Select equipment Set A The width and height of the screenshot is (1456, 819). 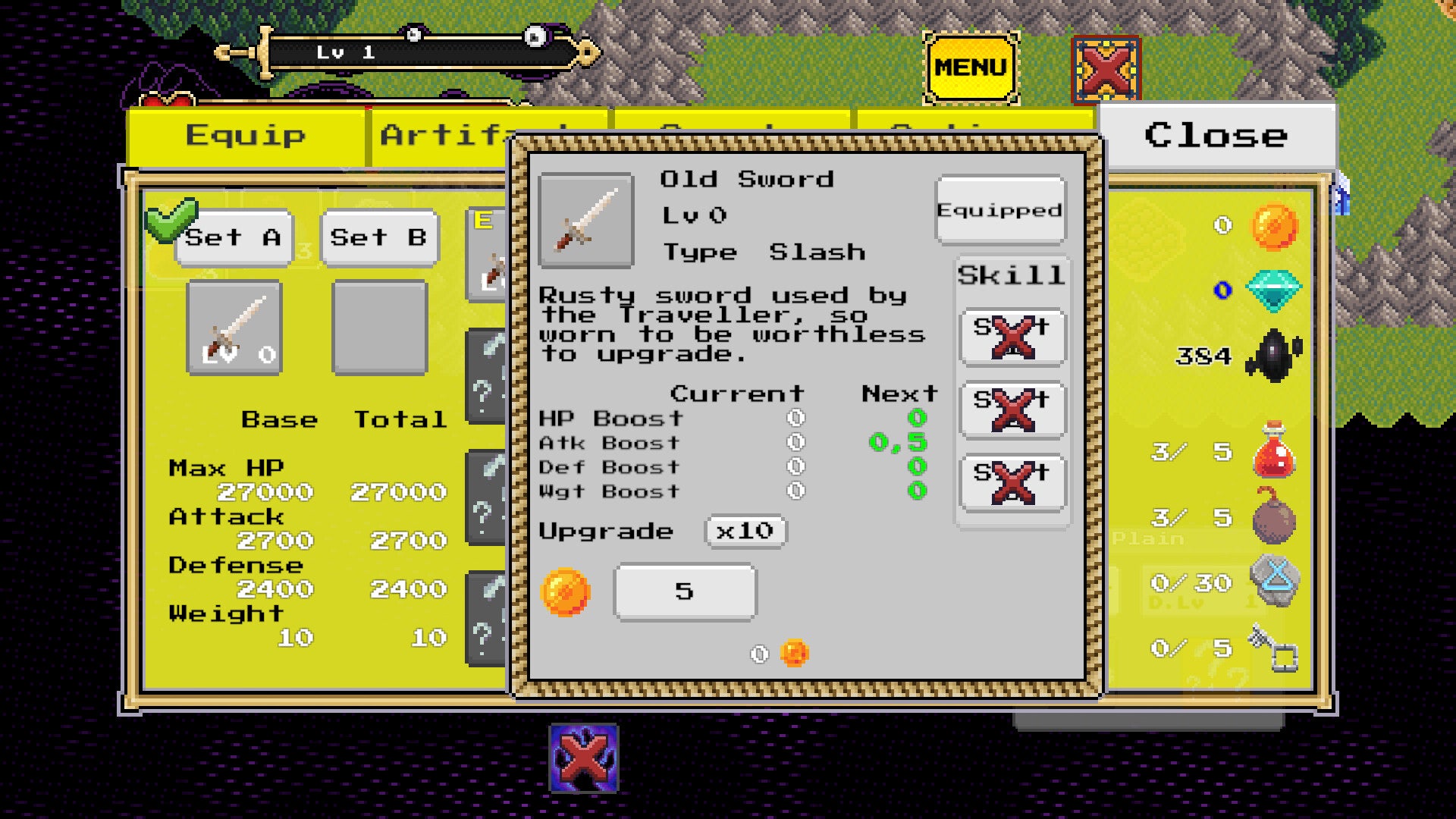[x=234, y=238]
